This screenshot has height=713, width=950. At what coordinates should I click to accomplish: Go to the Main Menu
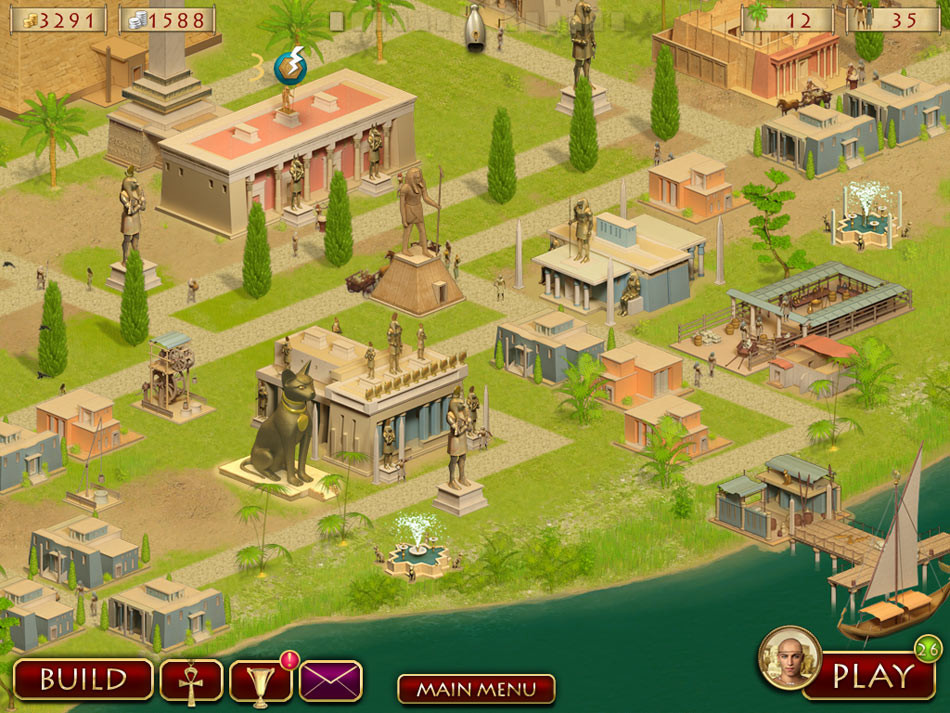point(476,689)
